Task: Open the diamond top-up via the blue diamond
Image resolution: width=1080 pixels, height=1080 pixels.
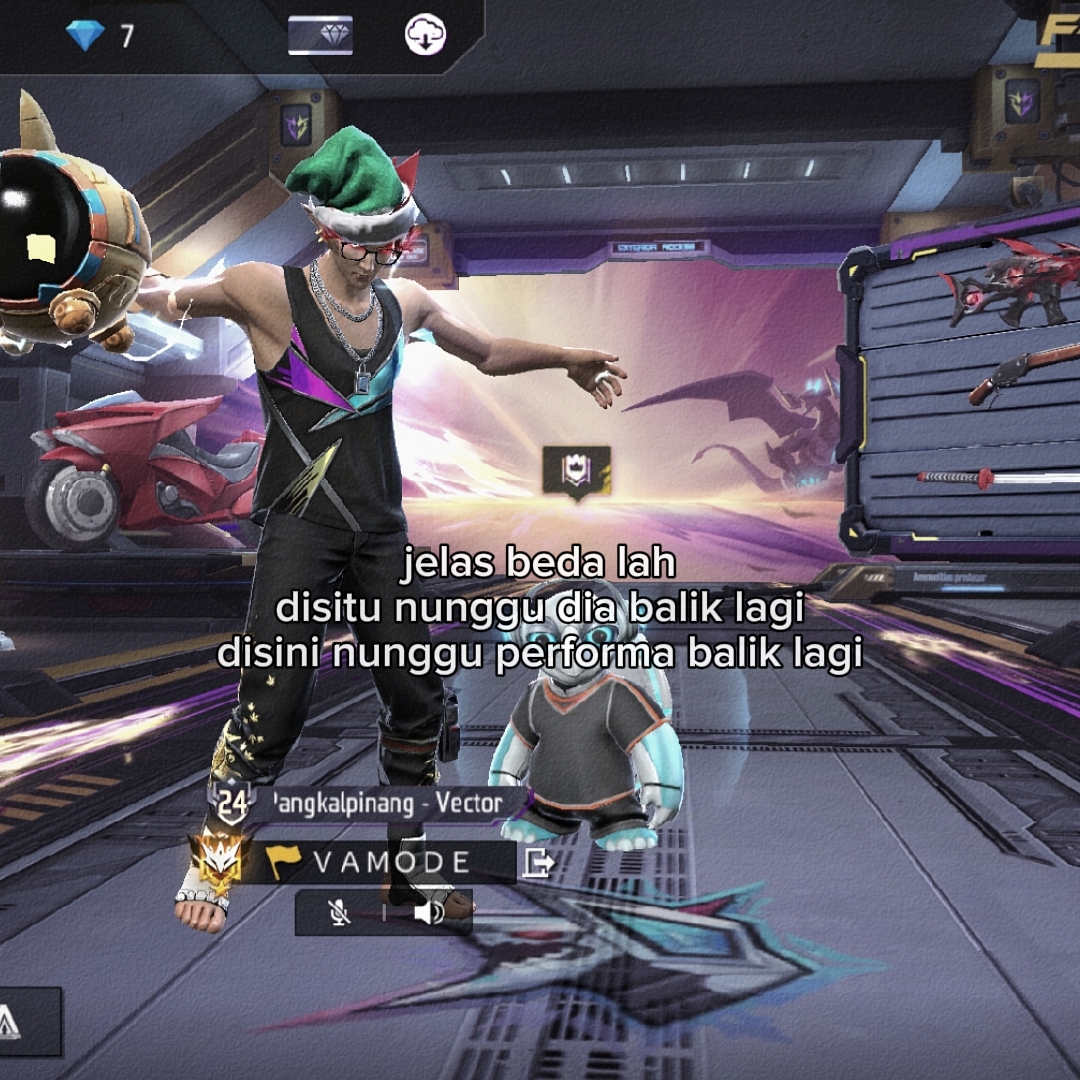Action: click(85, 36)
